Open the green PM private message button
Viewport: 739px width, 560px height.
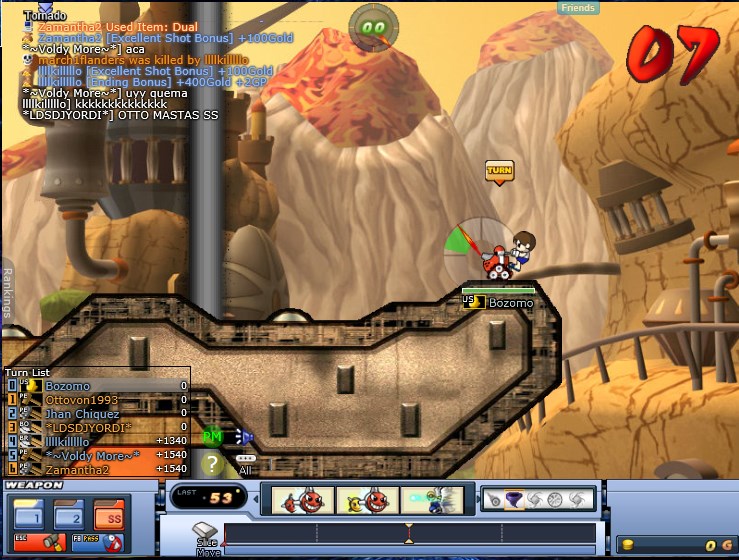click(x=212, y=437)
